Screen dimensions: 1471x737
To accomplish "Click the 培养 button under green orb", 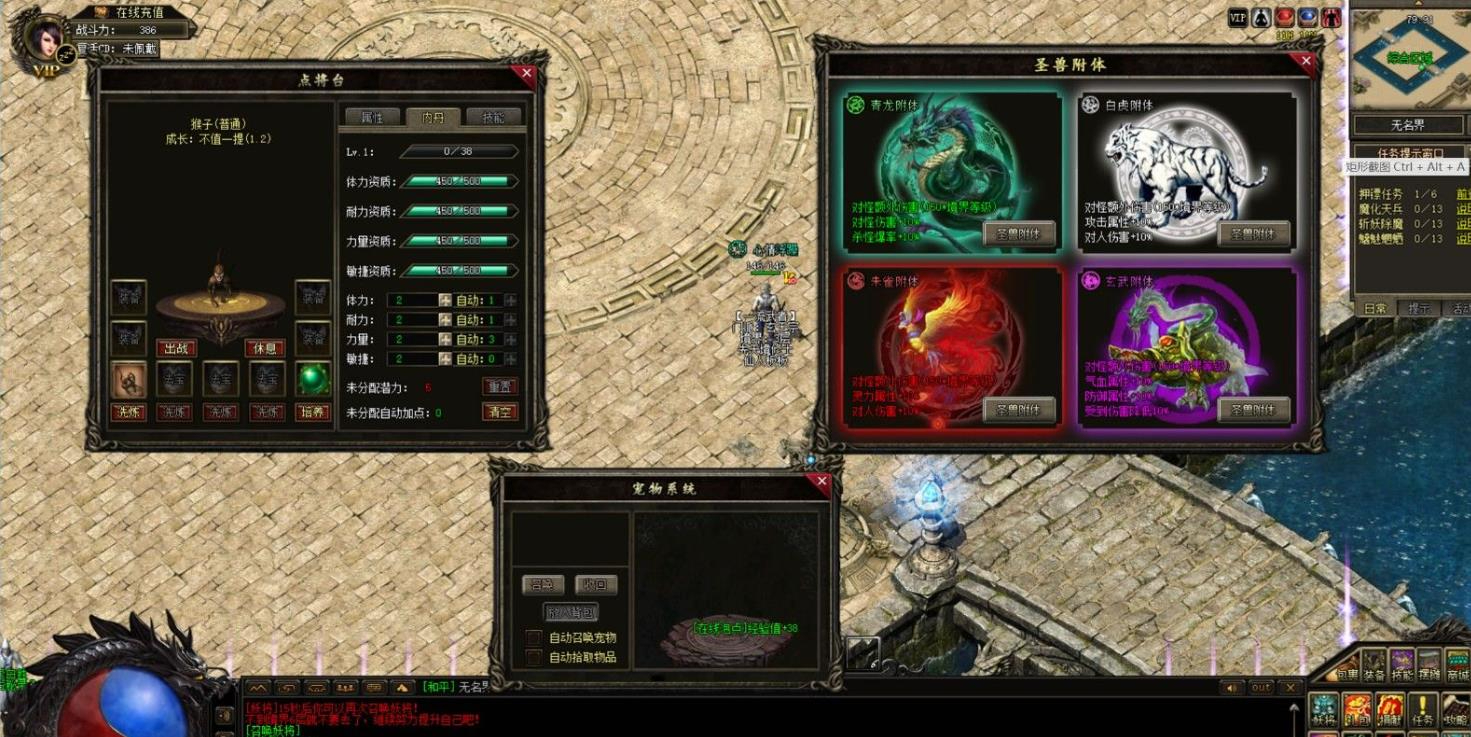I will click(313, 412).
